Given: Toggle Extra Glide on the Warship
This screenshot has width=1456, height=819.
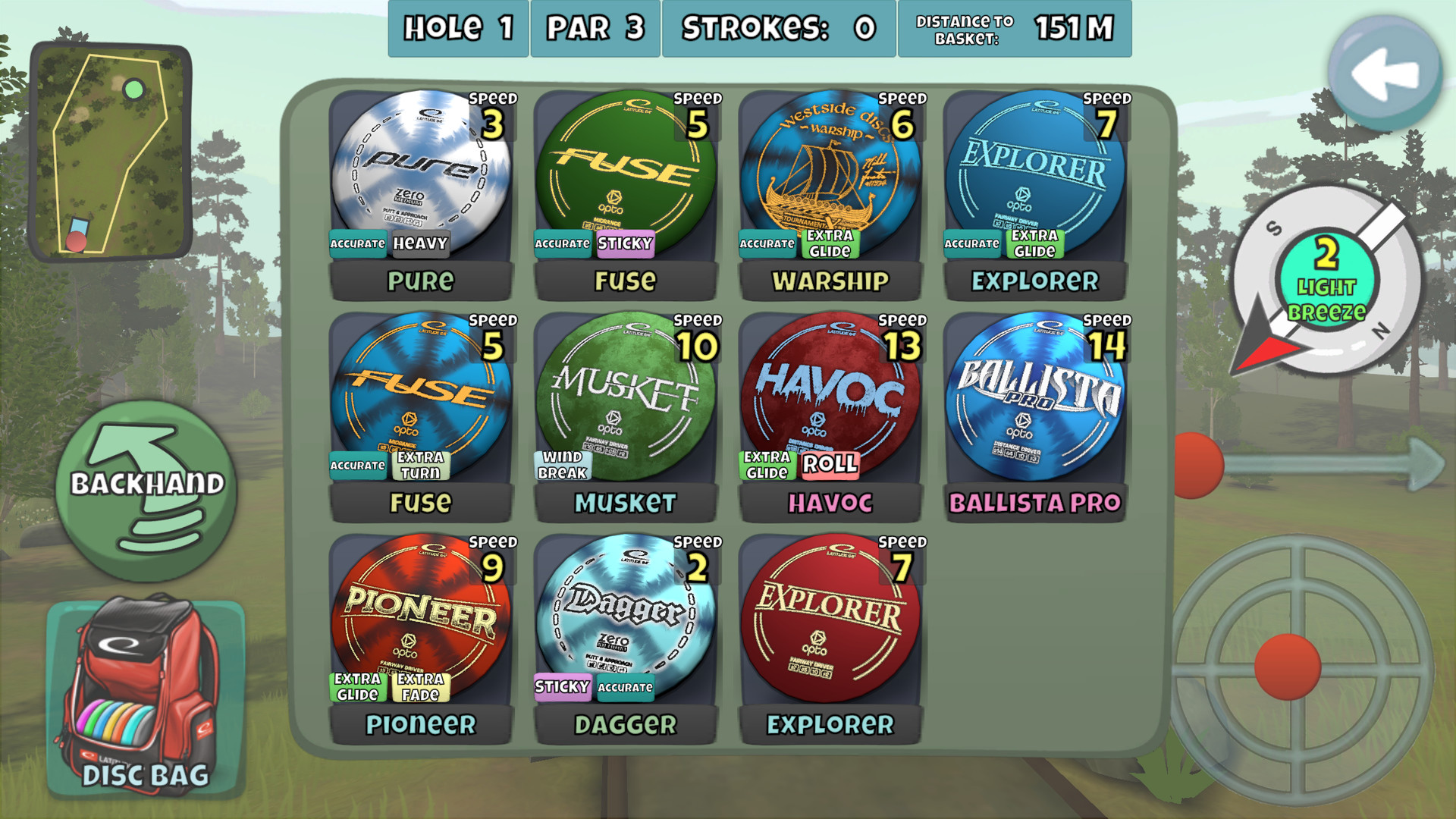Looking at the screenshot, I should 830,243.
